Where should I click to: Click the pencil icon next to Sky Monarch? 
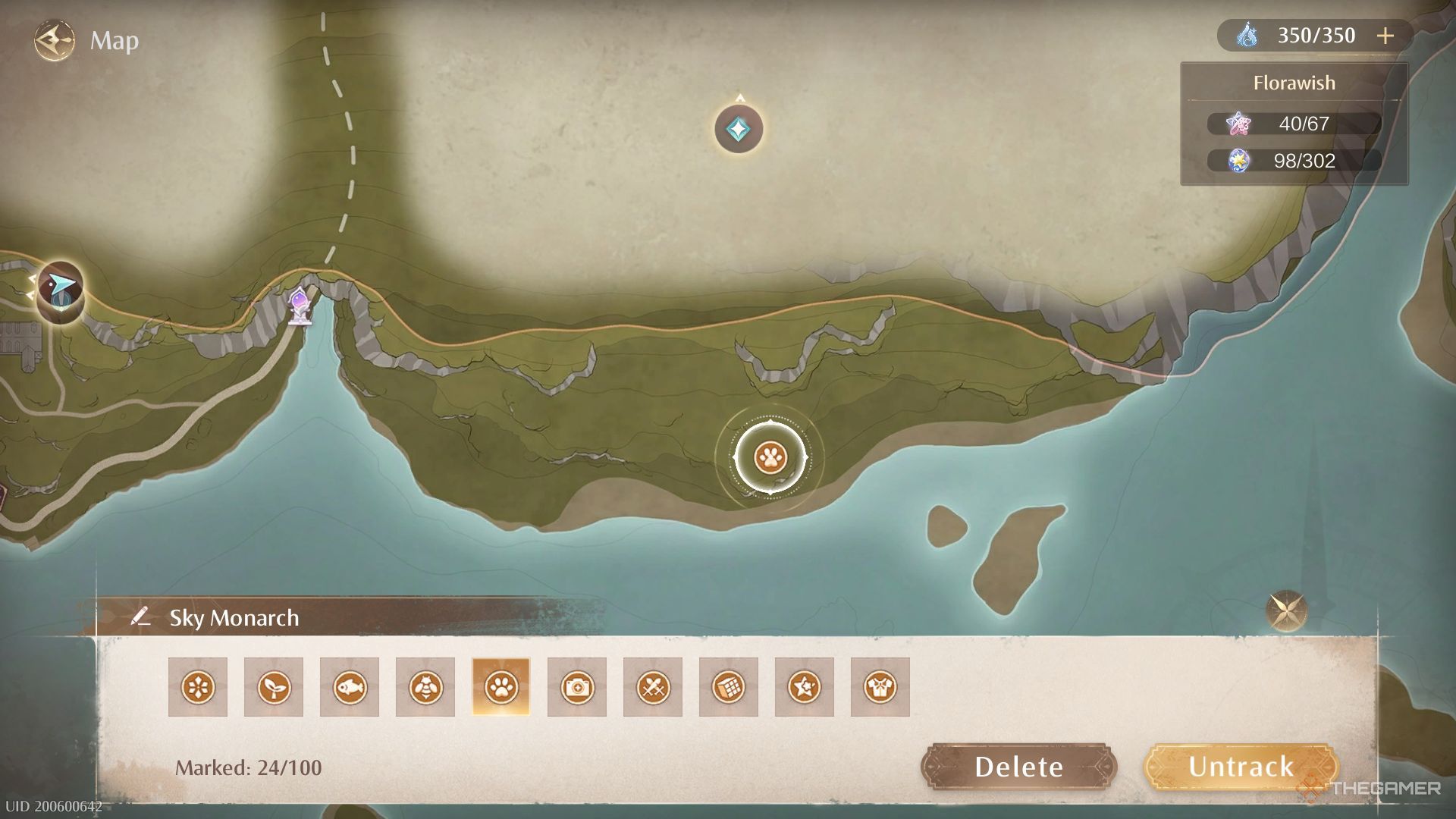pyautogui.click(x=140, y=617)
